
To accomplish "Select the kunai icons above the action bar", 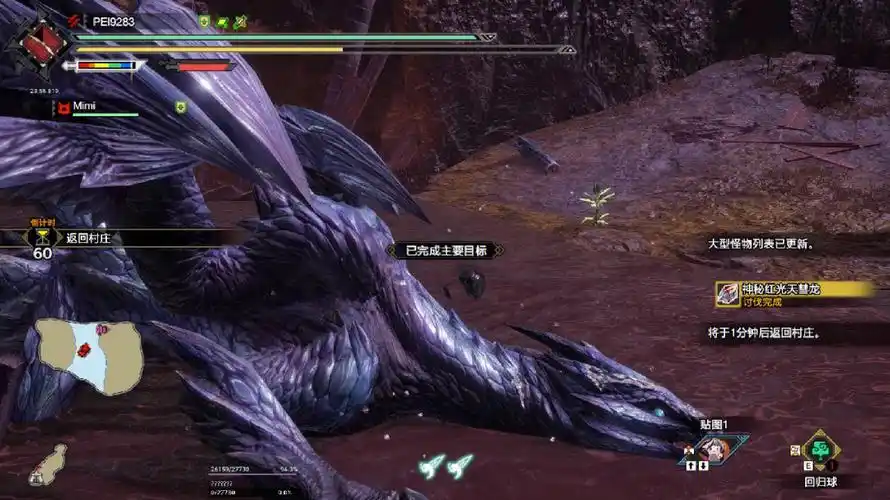I will [x=446, y=465].
